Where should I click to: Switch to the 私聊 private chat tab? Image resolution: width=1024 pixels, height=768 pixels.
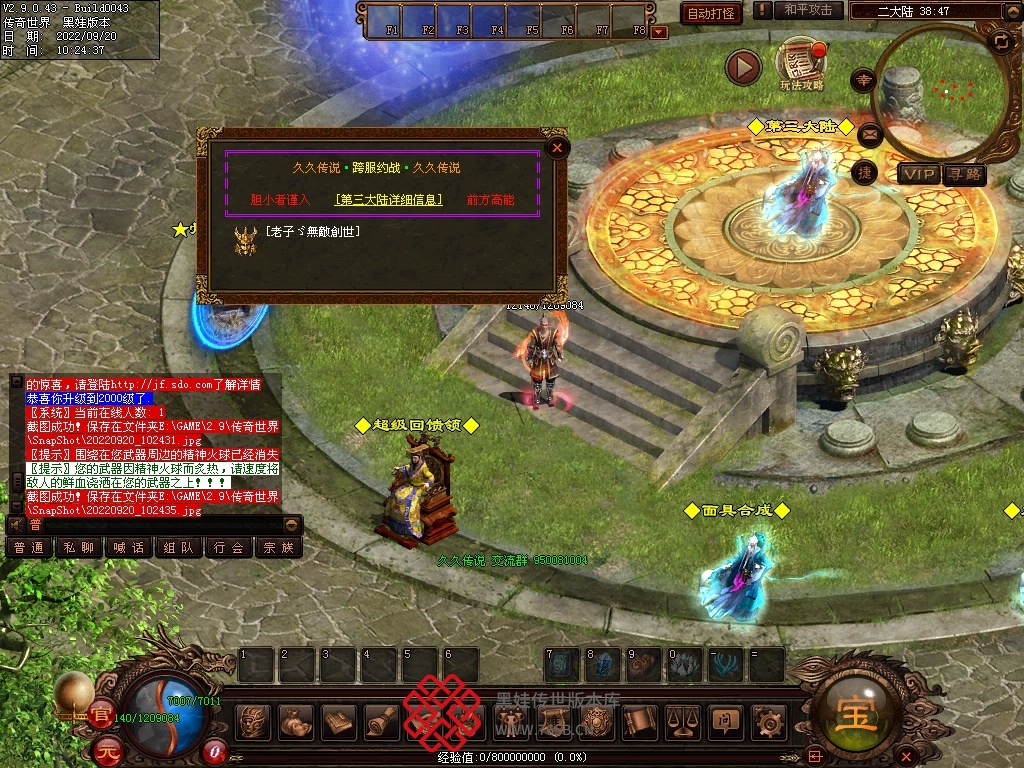(79, 547)
